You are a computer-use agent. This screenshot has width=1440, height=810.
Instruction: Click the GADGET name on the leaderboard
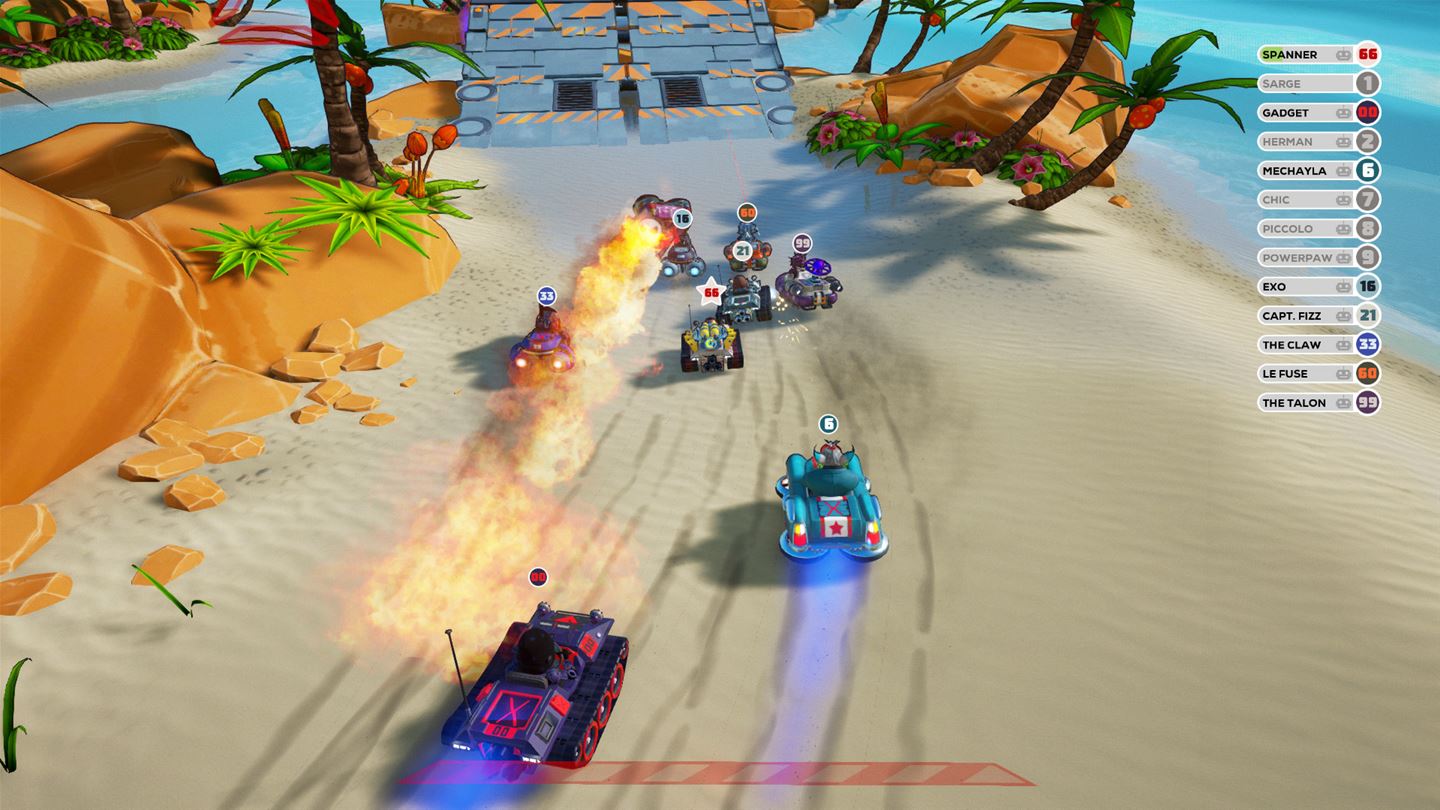click(x=1288, y=112)
